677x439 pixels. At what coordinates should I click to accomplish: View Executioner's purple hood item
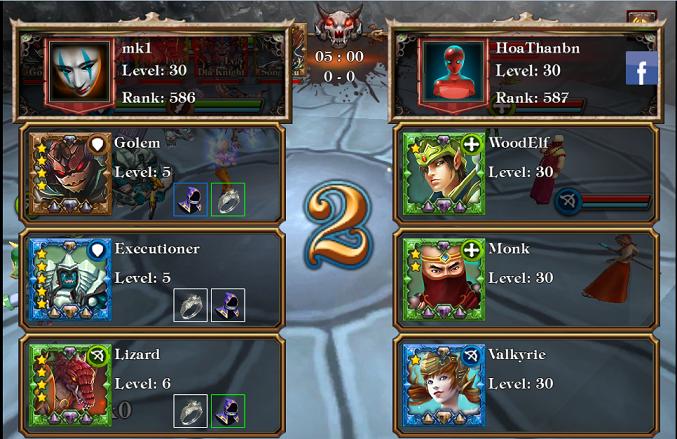pyautogui.click(x=228, y=305)
